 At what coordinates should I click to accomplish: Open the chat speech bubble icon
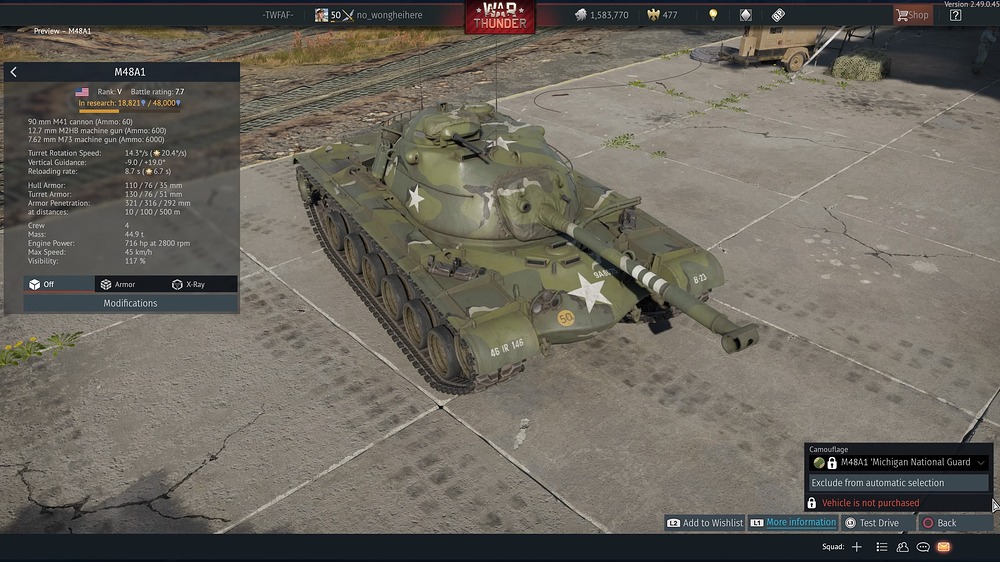(x=923, y=547)
